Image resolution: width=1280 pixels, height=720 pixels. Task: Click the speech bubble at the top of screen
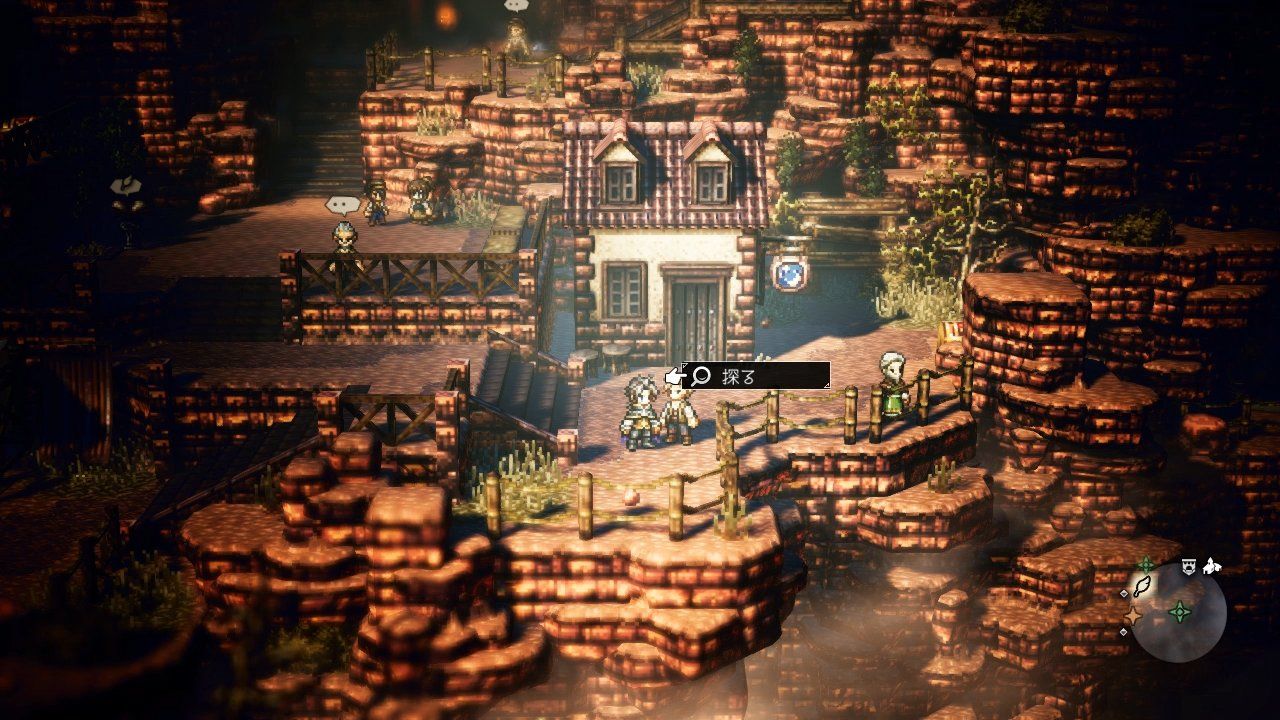click(x=514, y=6)
